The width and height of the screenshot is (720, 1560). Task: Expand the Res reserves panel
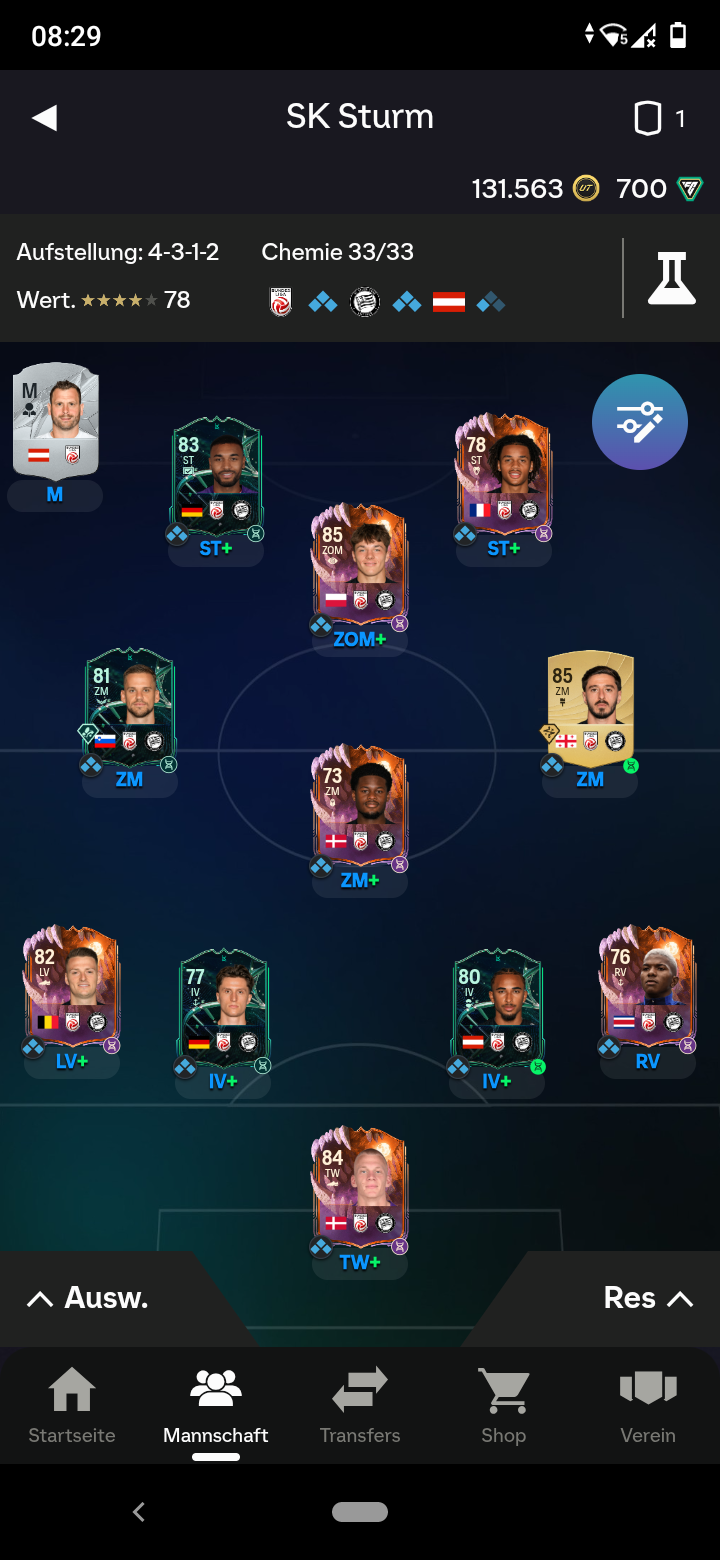647,1298
